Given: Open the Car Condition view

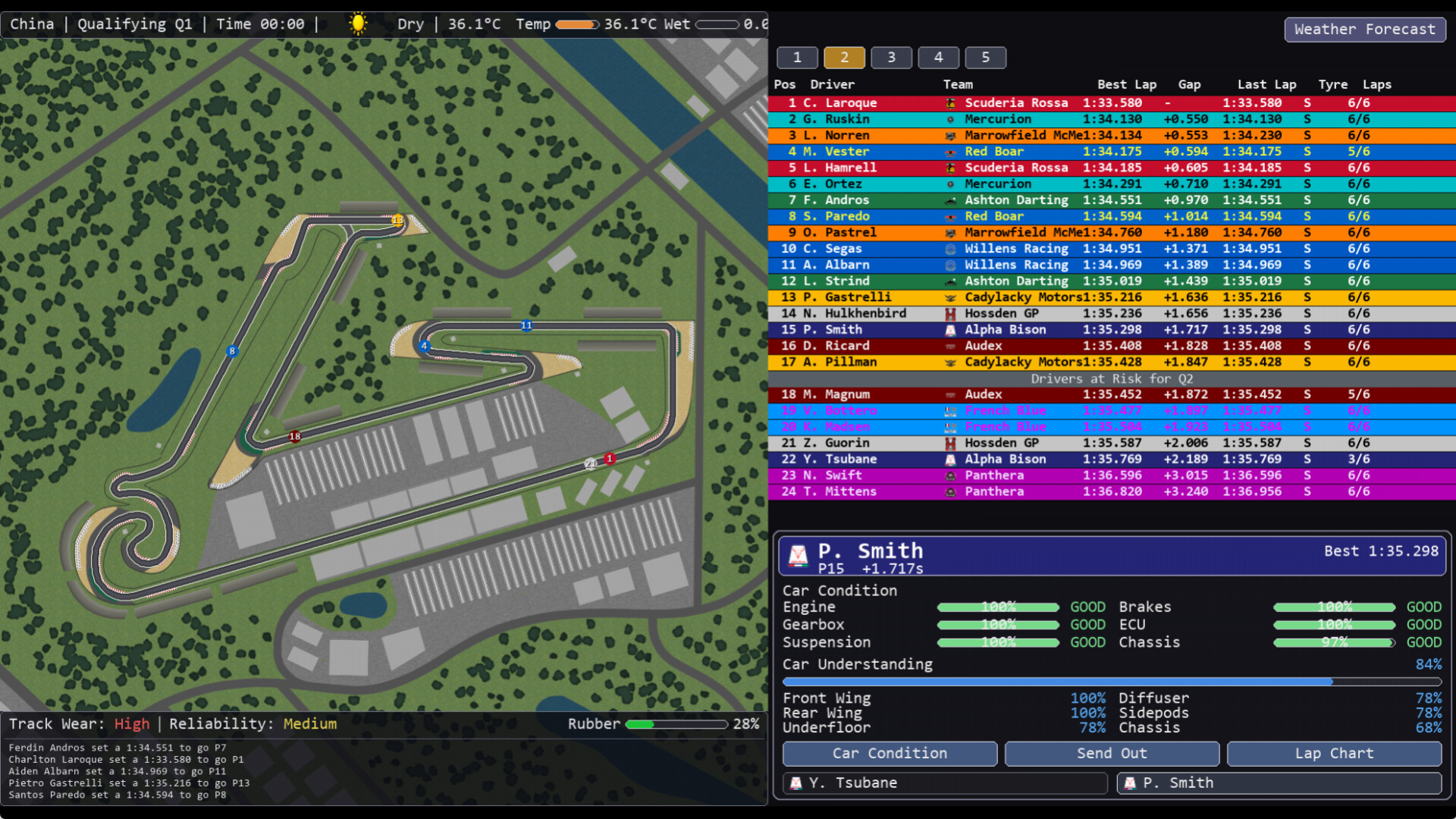Looking at the screenshot, I should pos(890,754).
